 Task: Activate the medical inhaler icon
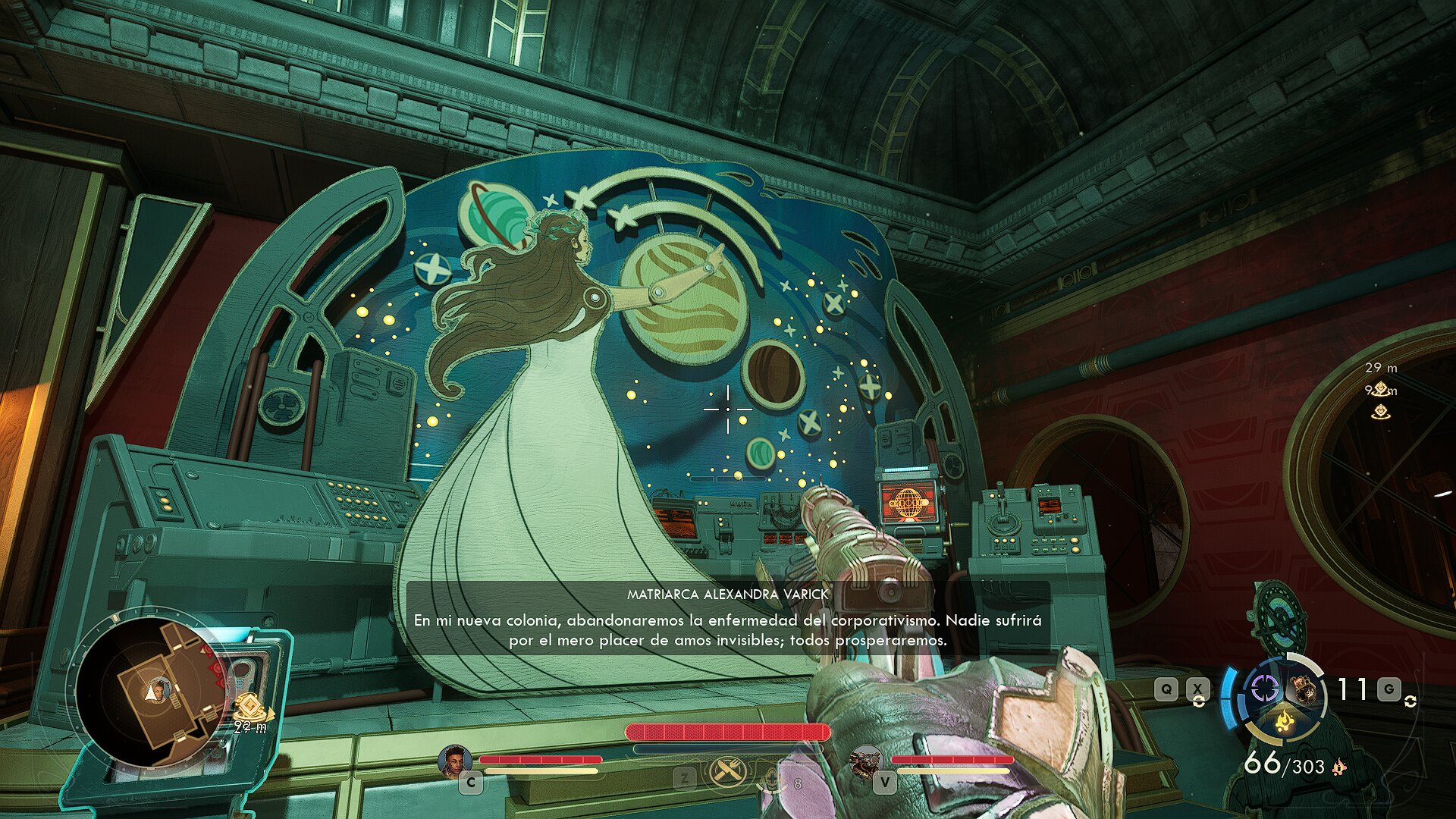coord(773,780)
